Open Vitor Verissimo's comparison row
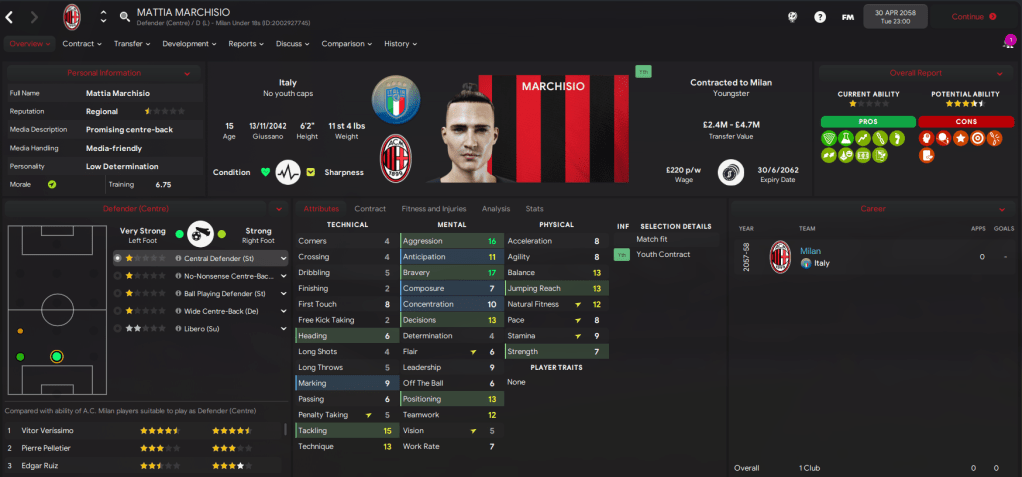Screen dimensions: 1022x477 coord(140,430)
